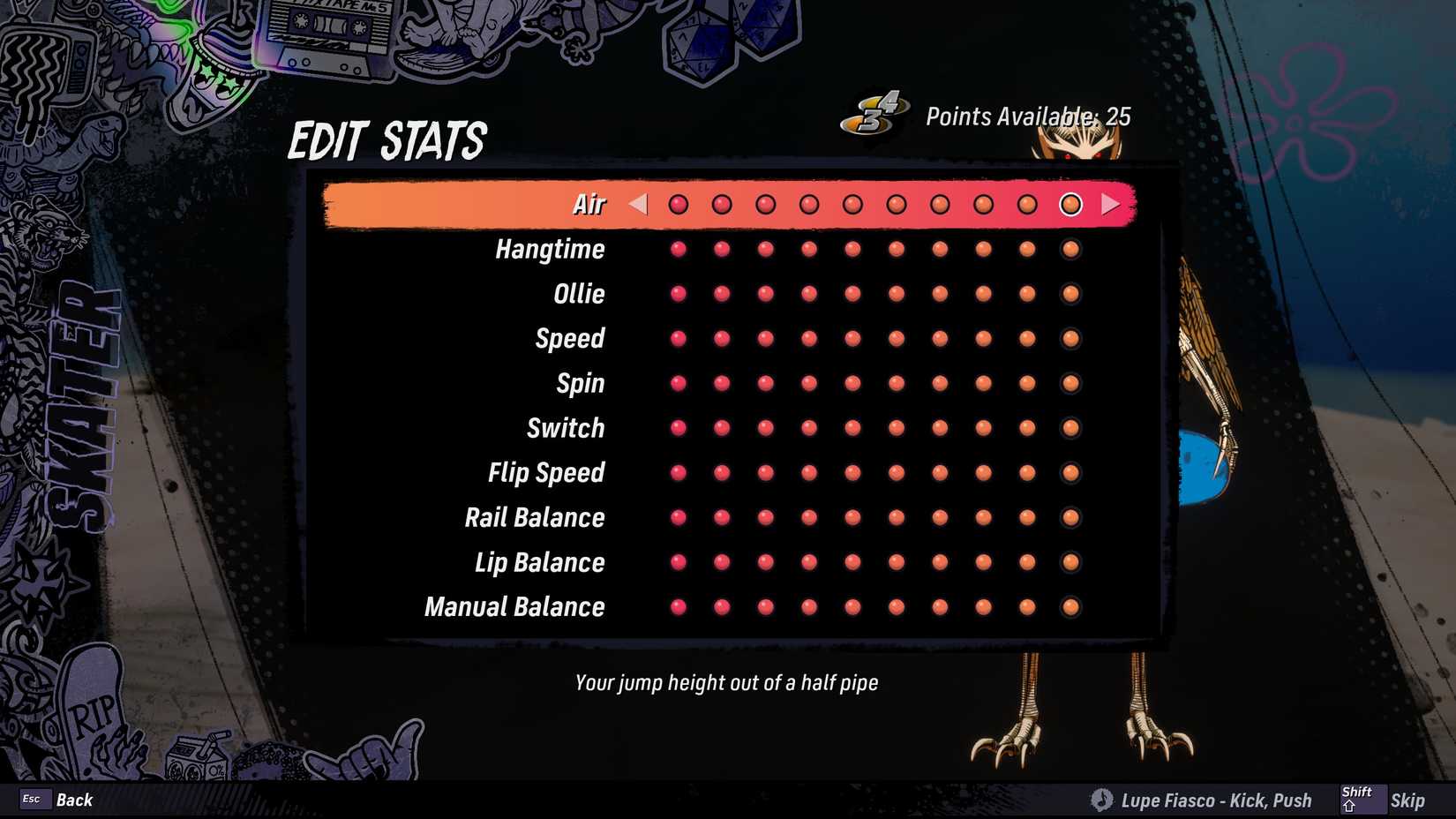Click the Points Available counter text
Screen dimensions: 1456x819
click(x=1028, y=116)
